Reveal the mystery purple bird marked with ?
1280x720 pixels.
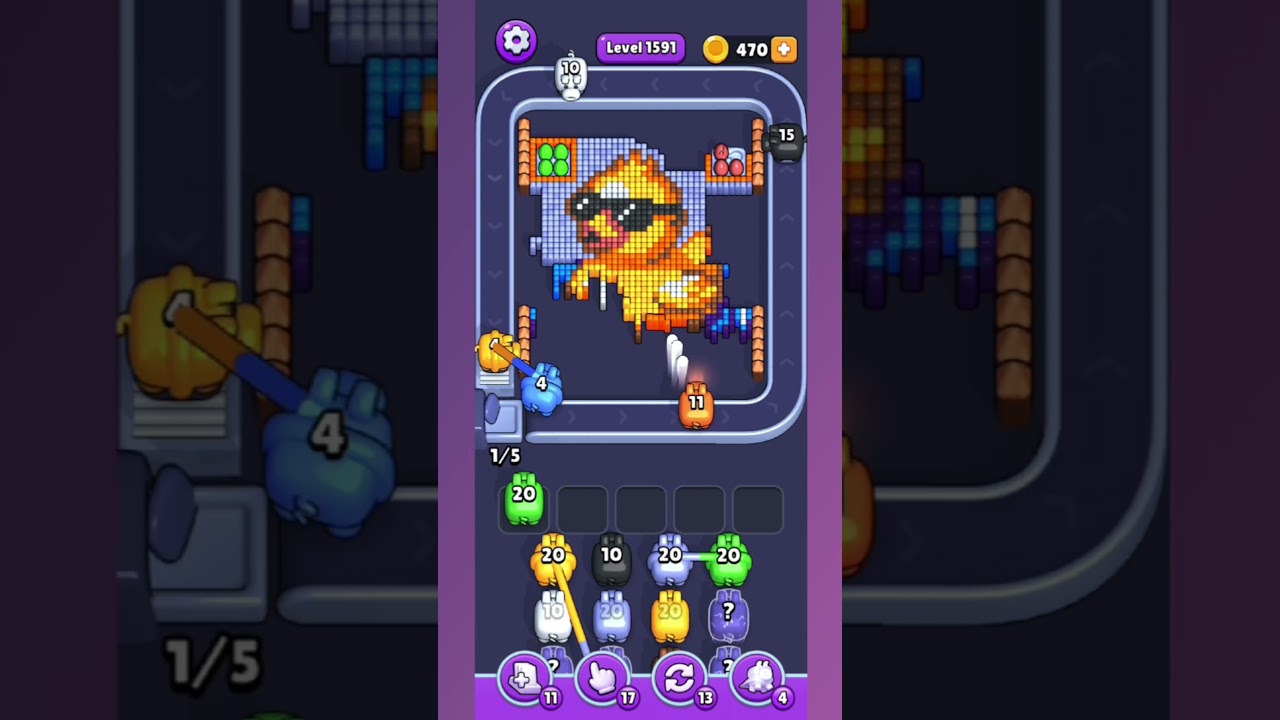click(x=729, y=615)
